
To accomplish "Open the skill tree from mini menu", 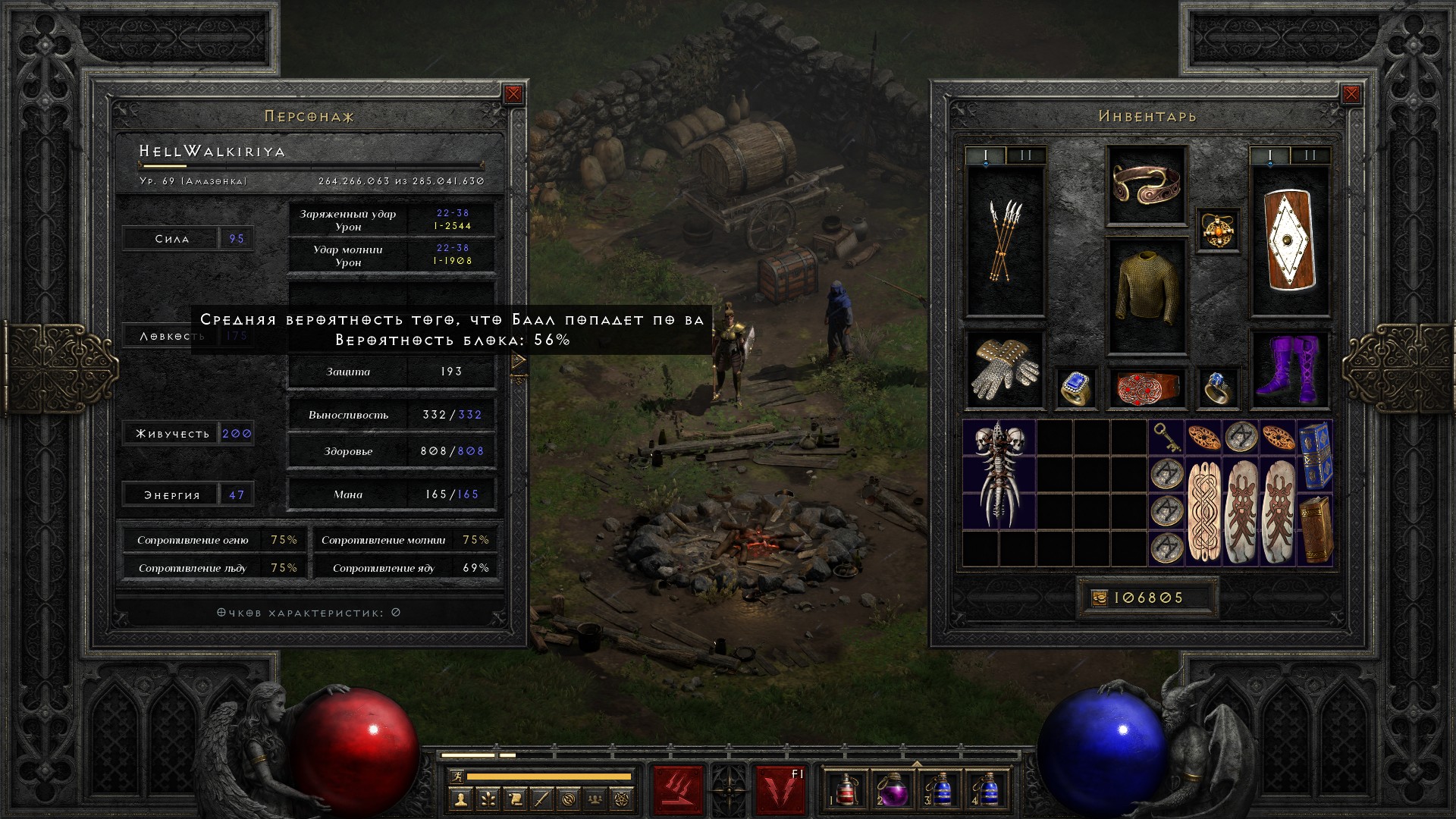I will (488, 799).
